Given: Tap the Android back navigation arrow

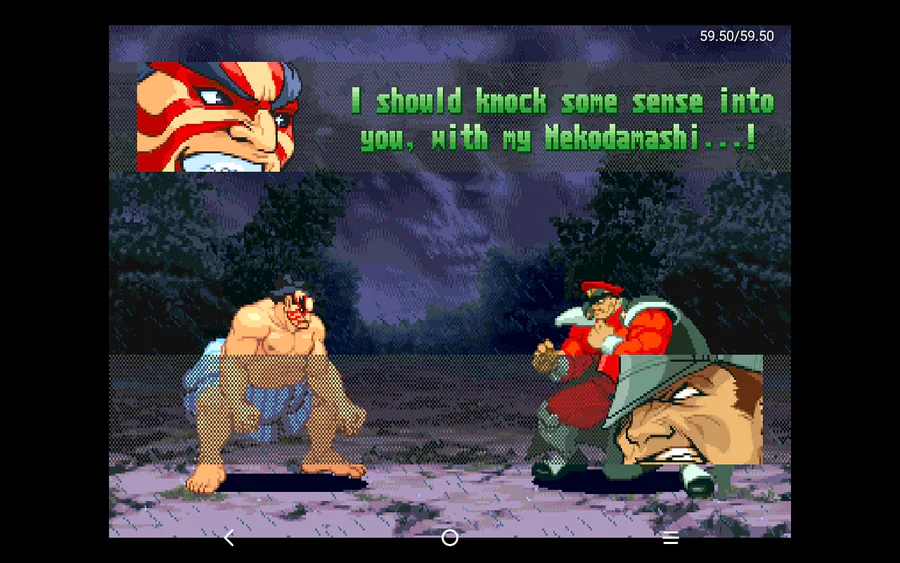Looking at the screenshot, I should (229, 538).
